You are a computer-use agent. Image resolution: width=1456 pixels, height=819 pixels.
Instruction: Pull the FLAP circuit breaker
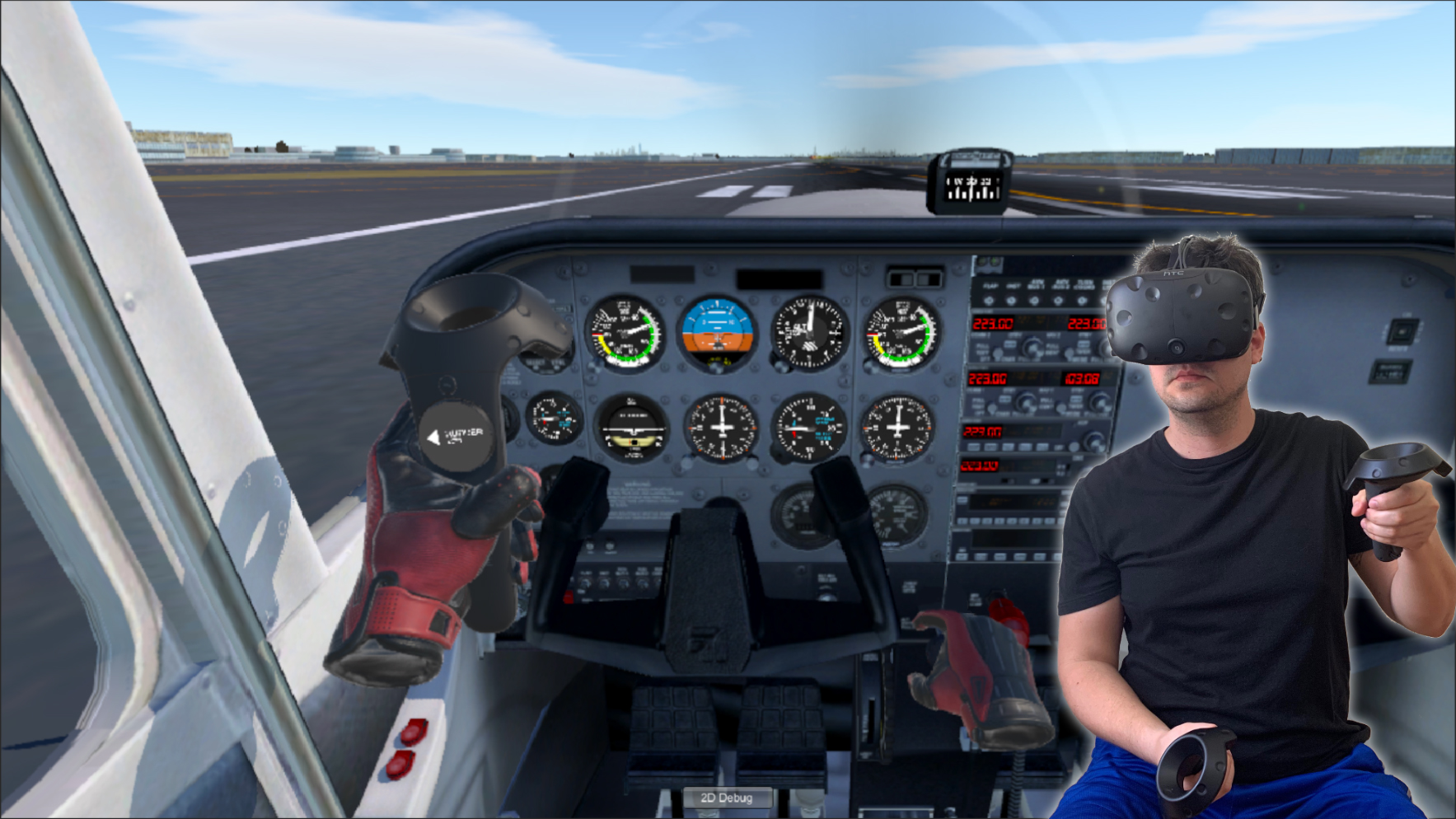(988, 301)
